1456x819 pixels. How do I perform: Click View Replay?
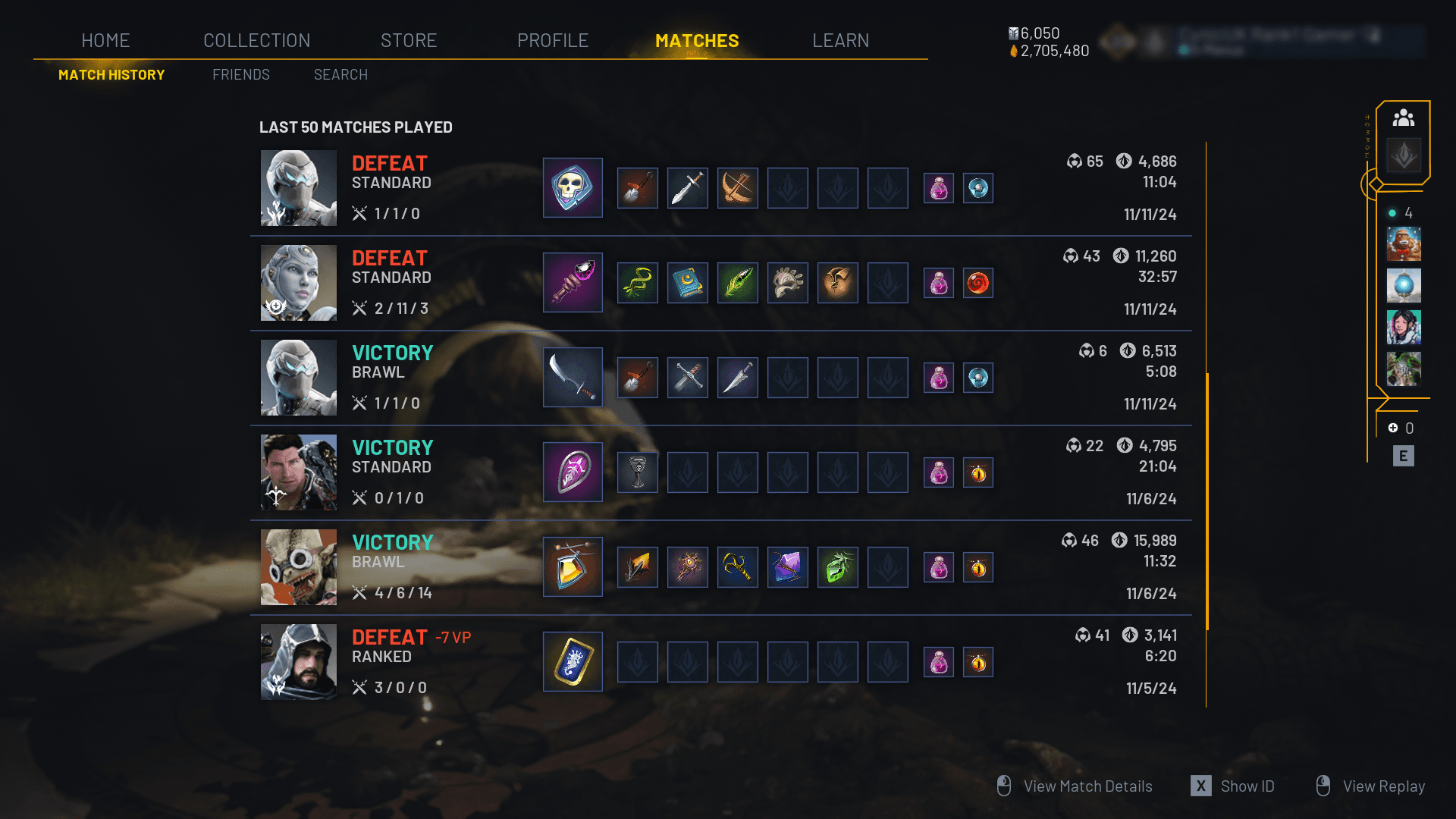coord(1382,786)
